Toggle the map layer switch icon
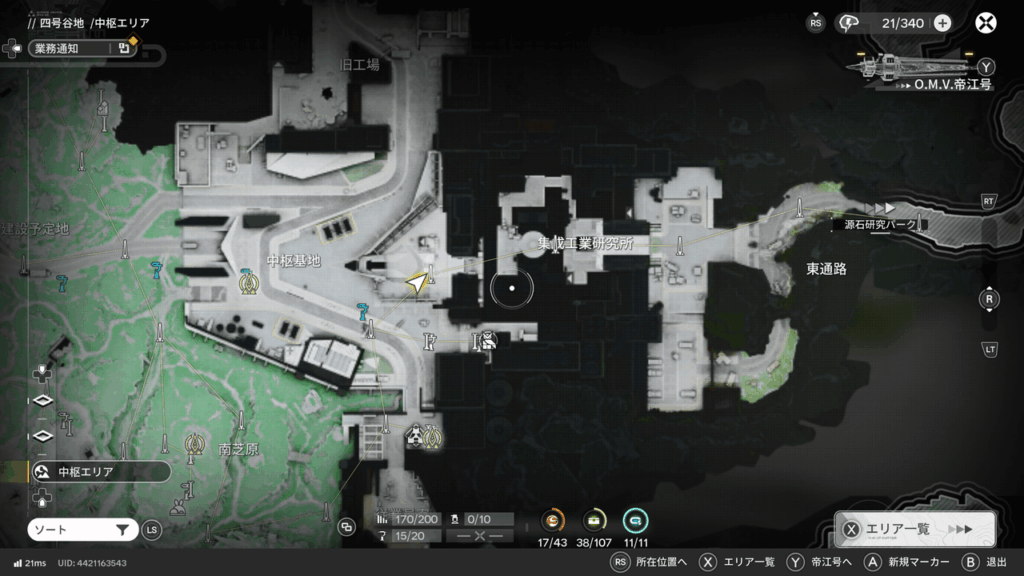Viewport: 1024px width, 576px height. [x=347, y=526]
